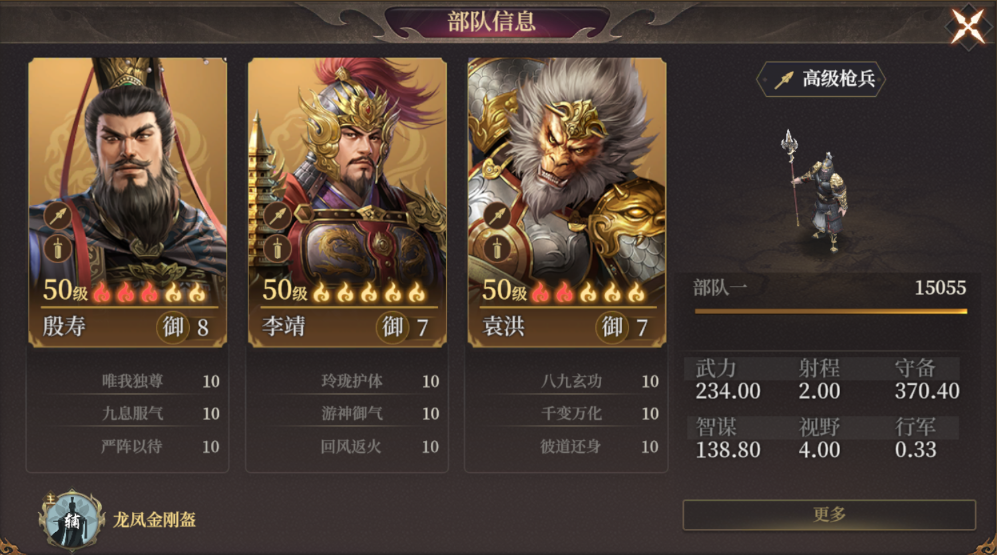997x555 pixels.
Task: View the 彼道还身 skill
Action: [571, 446]
